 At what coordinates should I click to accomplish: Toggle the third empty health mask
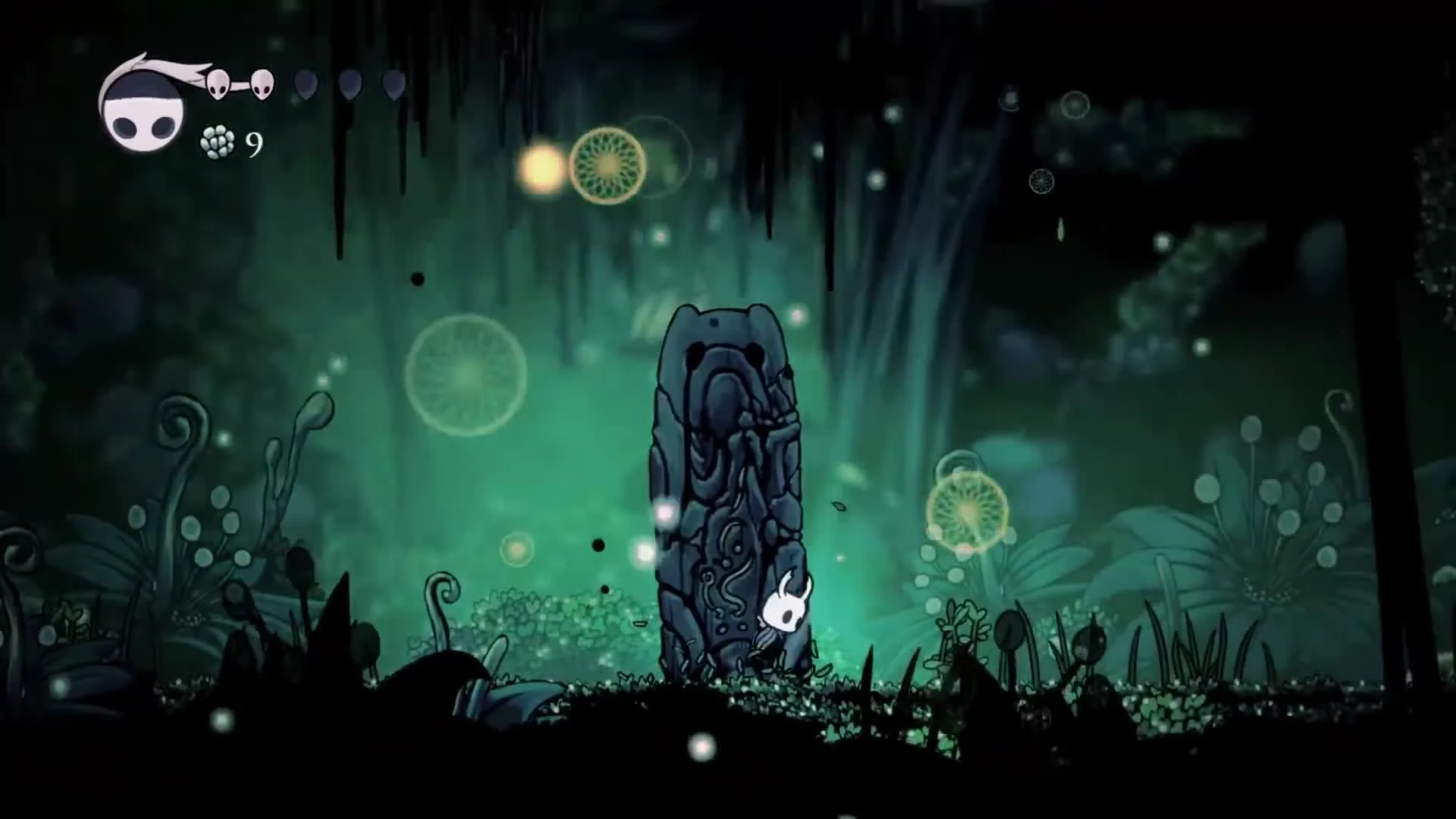click(x=306, y=85)
